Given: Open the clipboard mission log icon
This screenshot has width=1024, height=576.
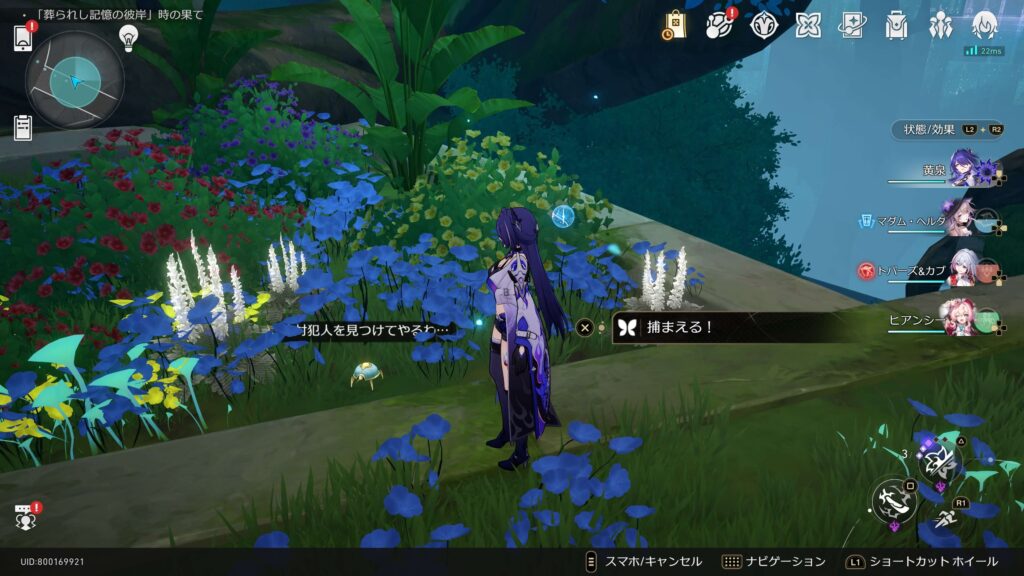Looking at the screenshot, I should (x=23, y=127).
